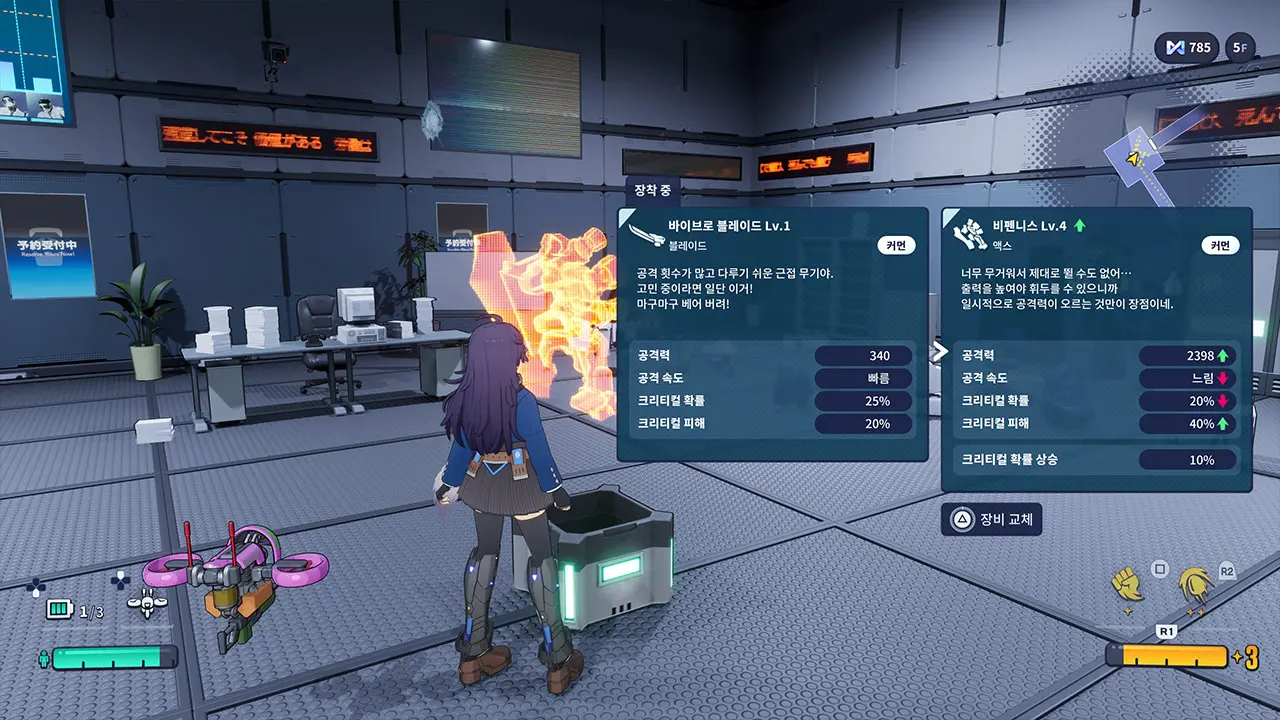The height and width of the screenshot is (720, 1280).
Task: Click the 커먼 rarity tag on 바이브로 블레이드
Action: tap(896, 245)
